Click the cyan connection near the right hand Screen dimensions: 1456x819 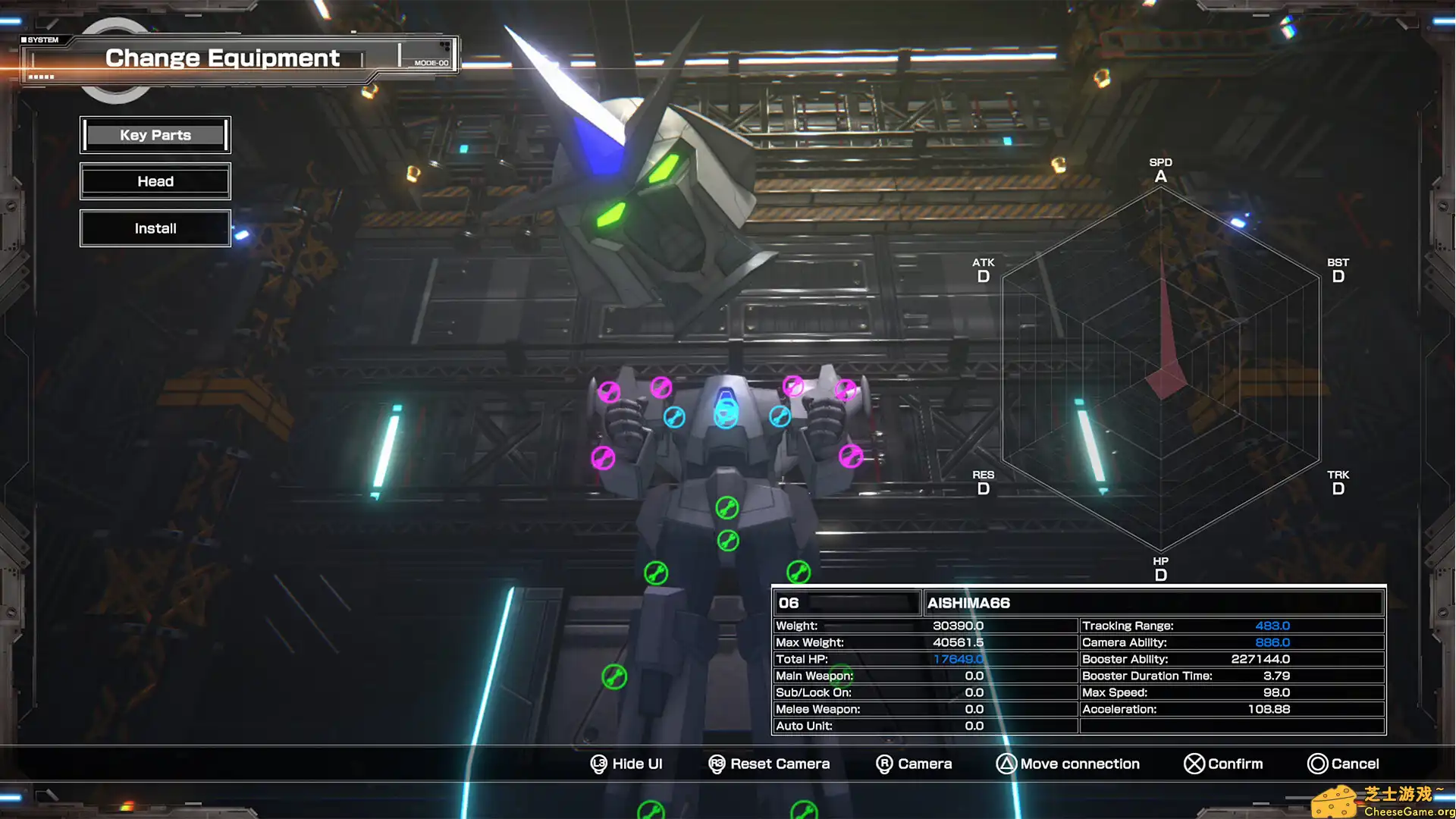click(x=779, y=416)
